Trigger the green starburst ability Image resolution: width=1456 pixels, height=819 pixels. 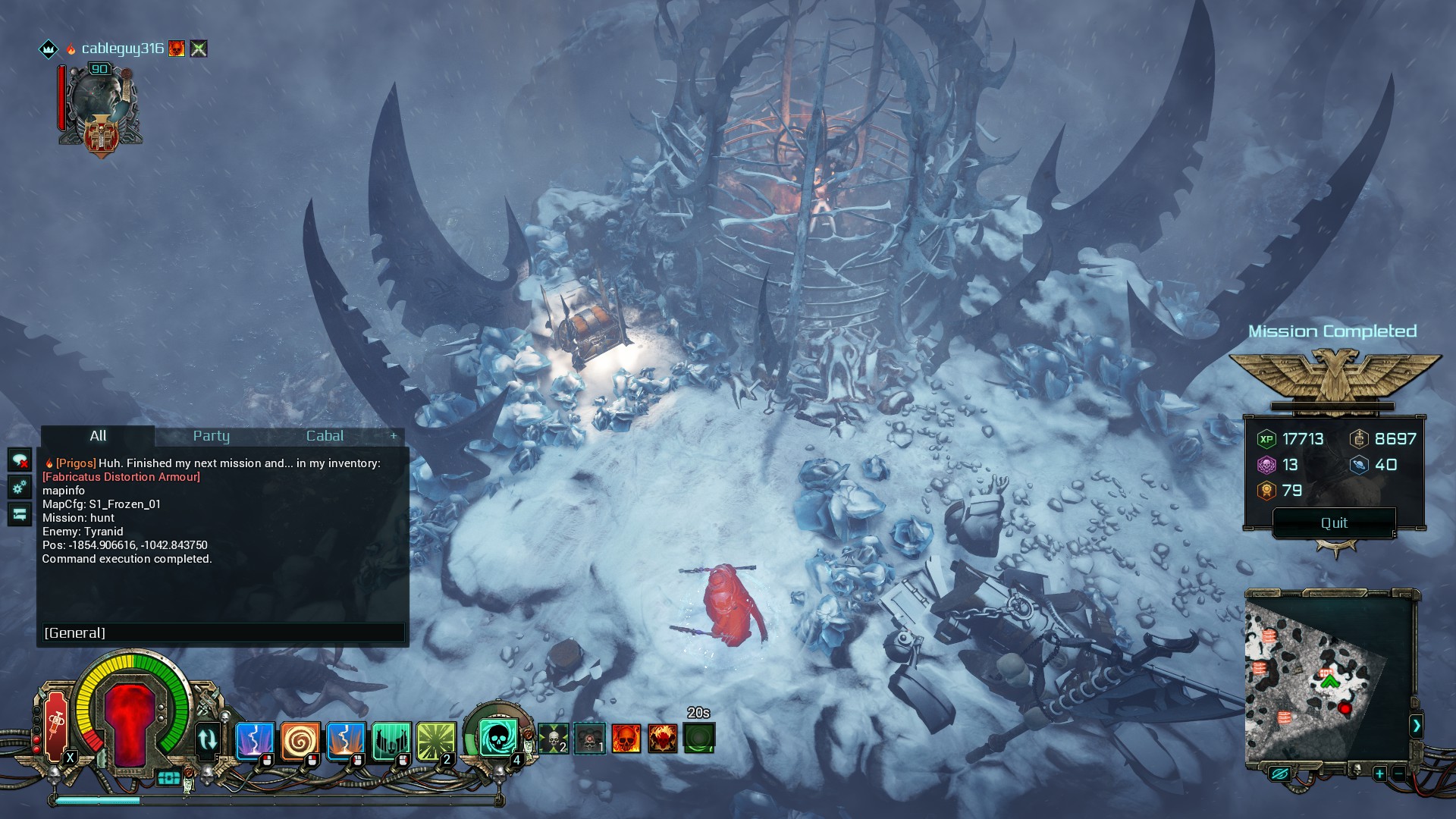(436, 739)
